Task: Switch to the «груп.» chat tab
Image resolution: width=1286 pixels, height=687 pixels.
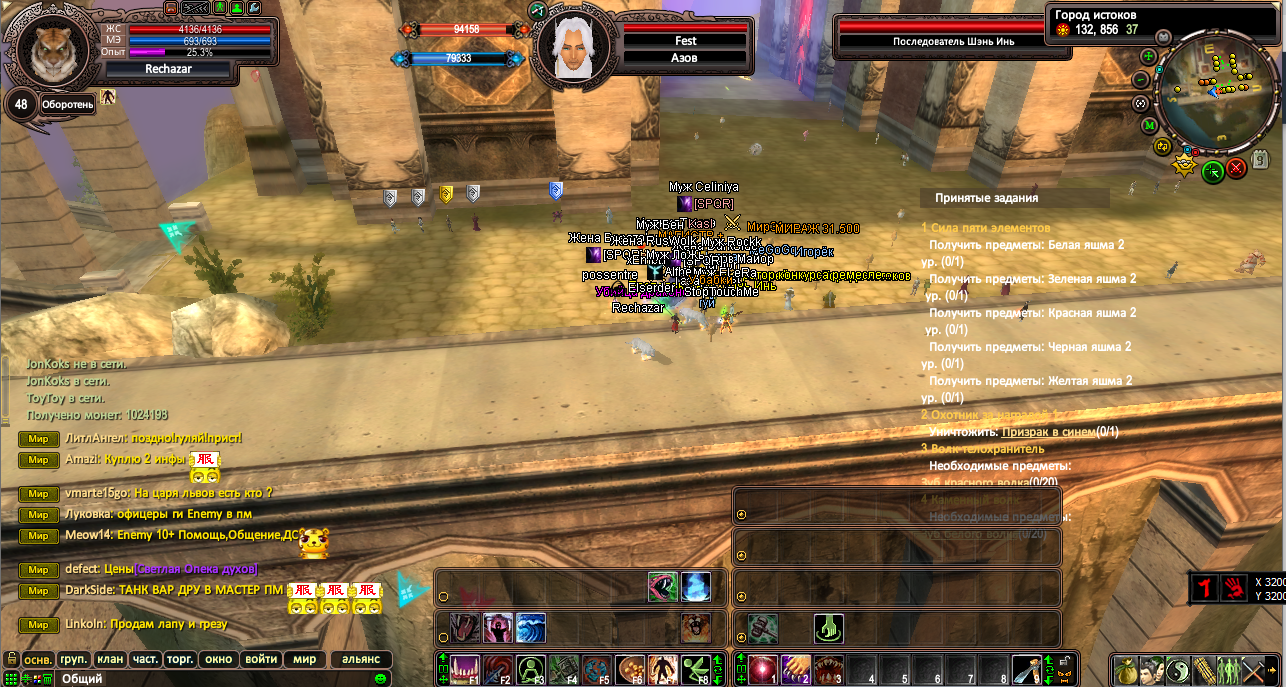Action: point(74,660)
